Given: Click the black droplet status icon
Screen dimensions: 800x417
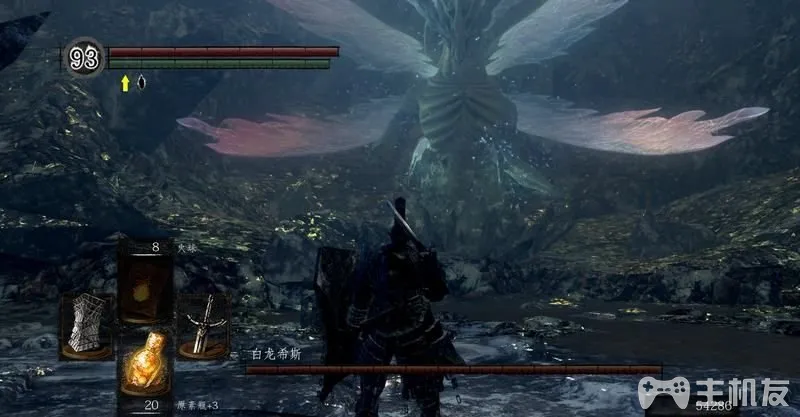Looking at the screenshot, I should click(140, 83).
